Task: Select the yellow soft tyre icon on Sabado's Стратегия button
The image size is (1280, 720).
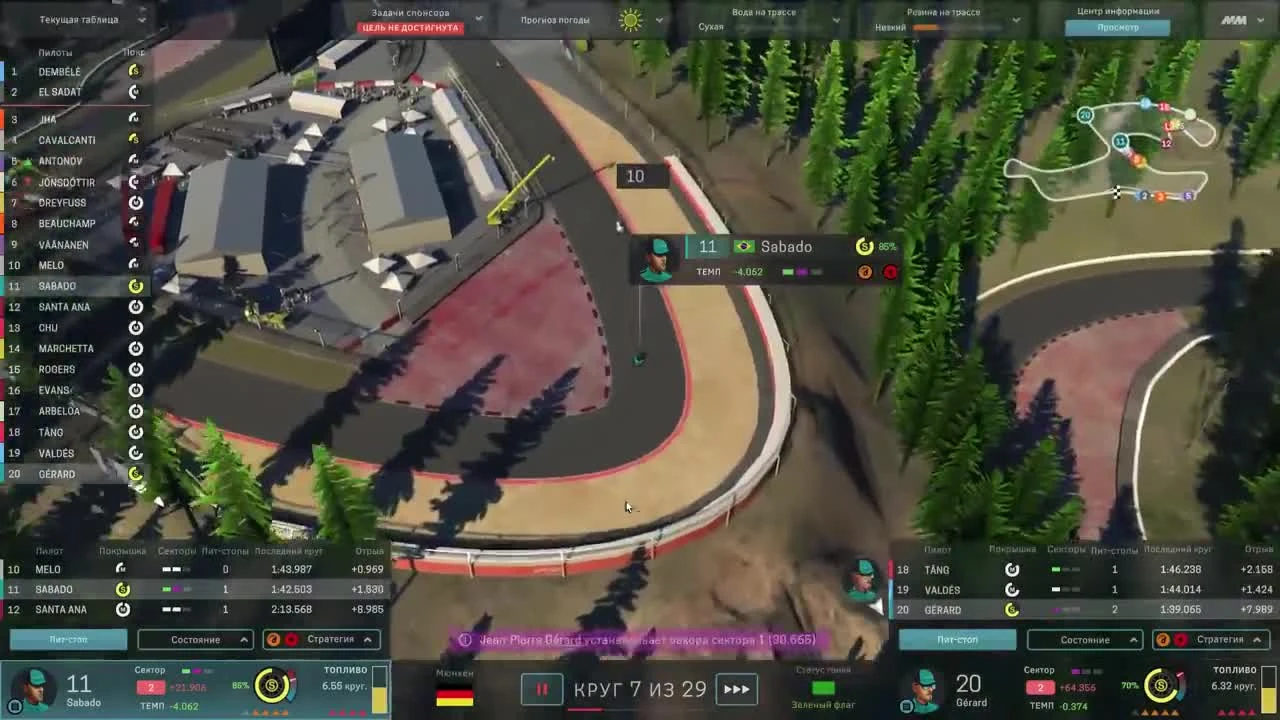Action: pyautogui.click(x=274, y=639)
